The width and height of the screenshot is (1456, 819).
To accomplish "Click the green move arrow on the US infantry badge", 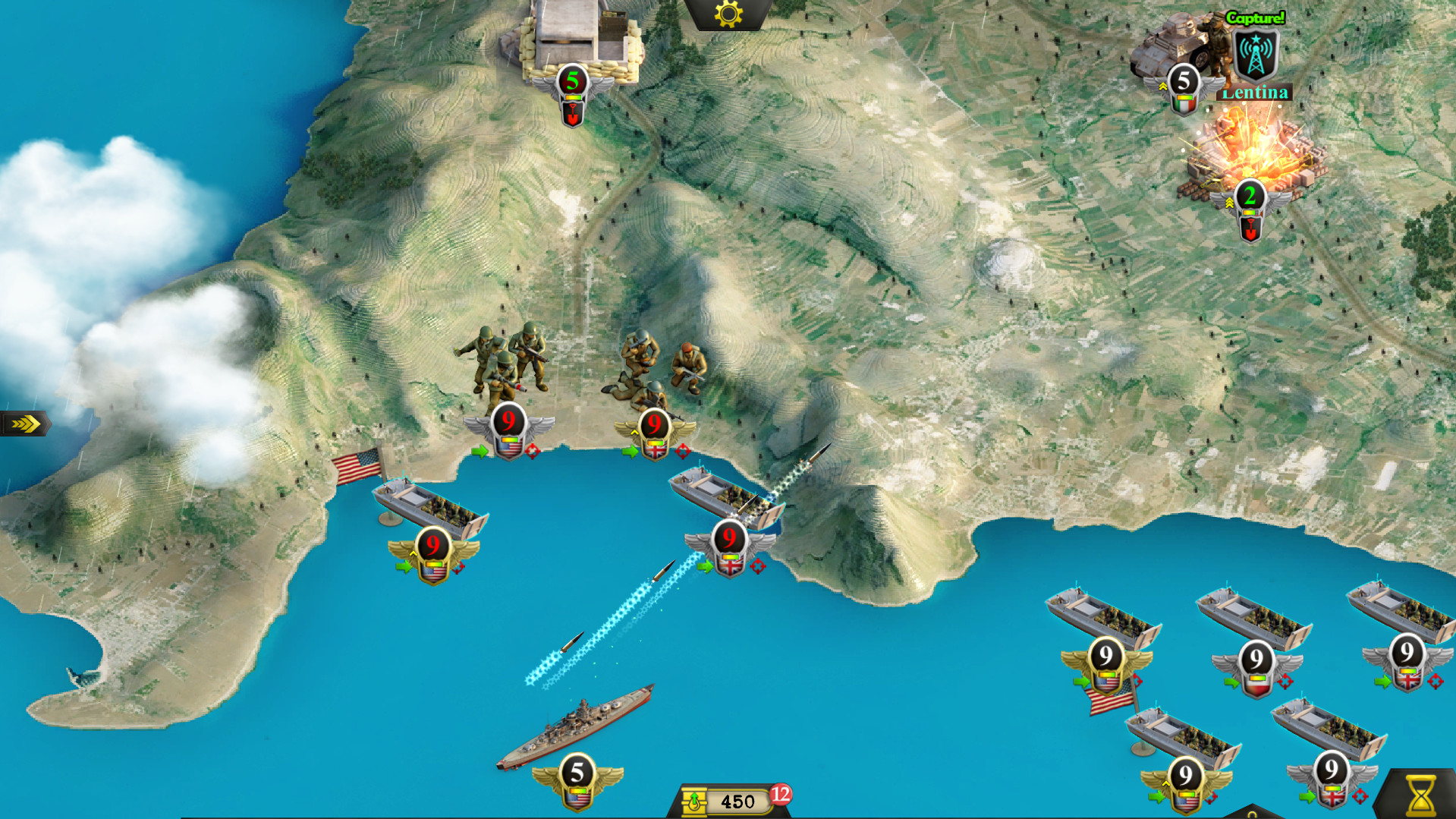I will click(x=480, y=452).
